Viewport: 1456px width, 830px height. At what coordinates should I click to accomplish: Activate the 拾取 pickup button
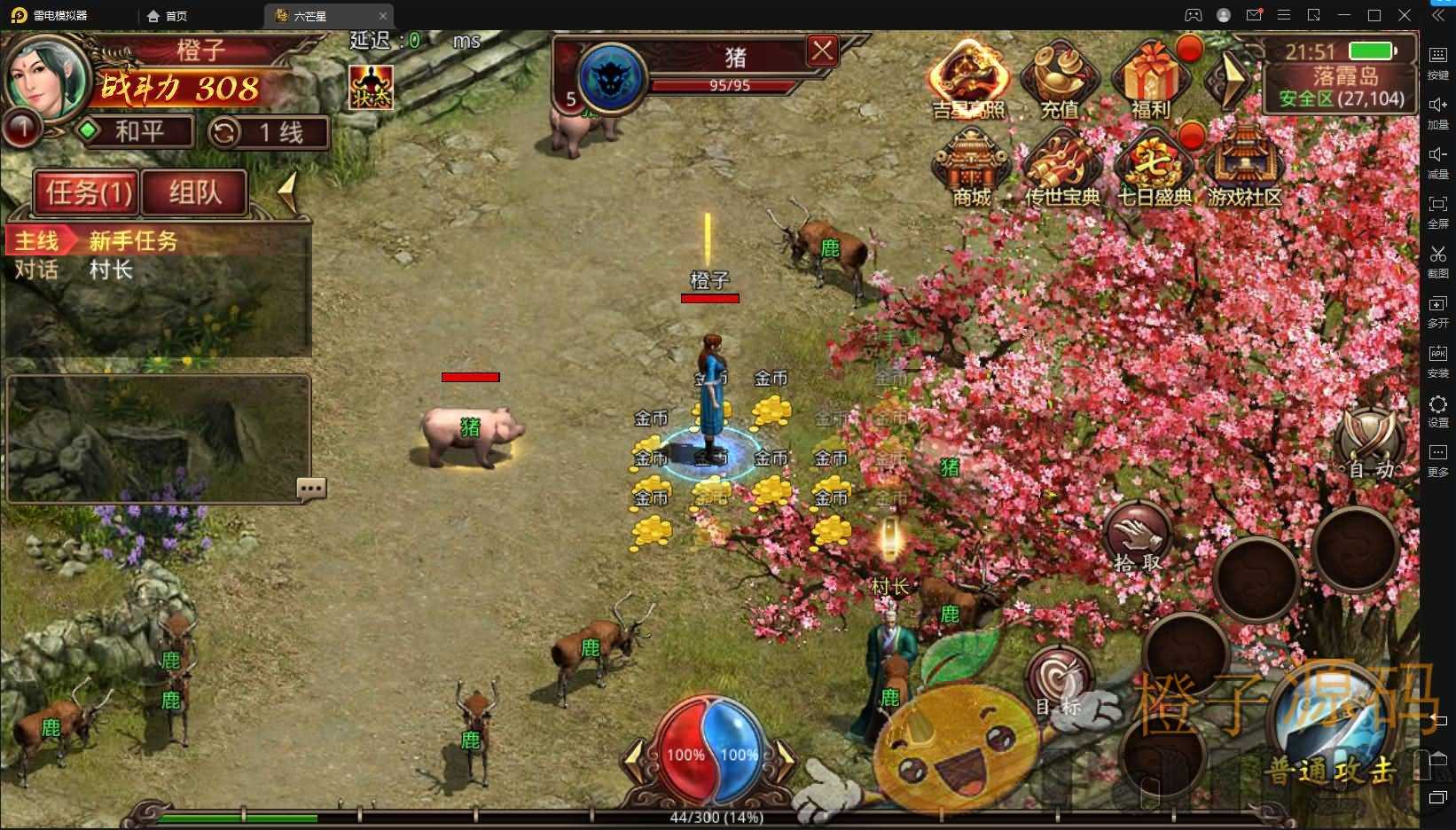[x=1138, y=537]
